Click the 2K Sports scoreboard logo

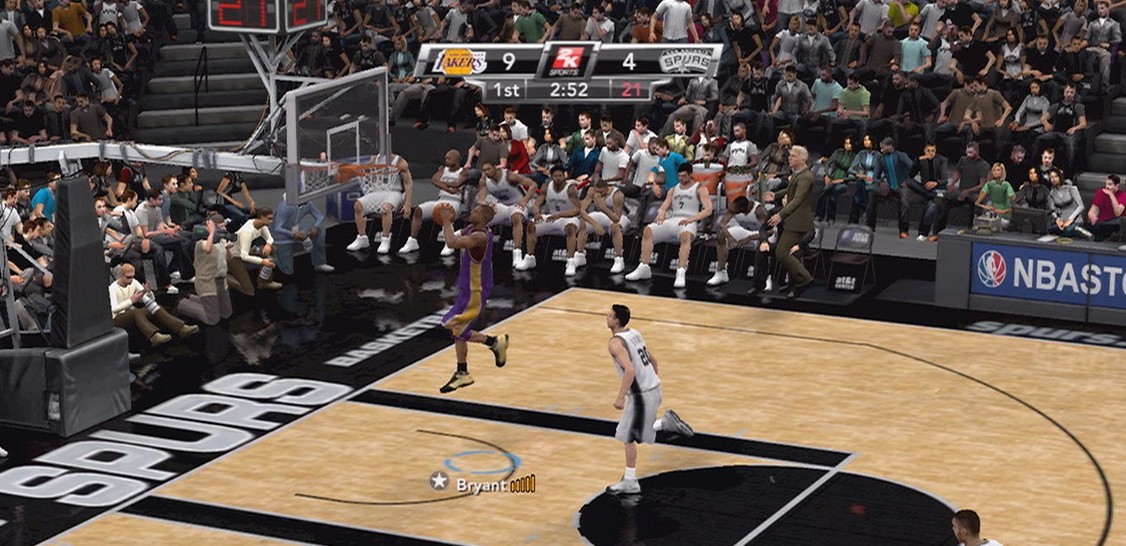click(567, 62)
